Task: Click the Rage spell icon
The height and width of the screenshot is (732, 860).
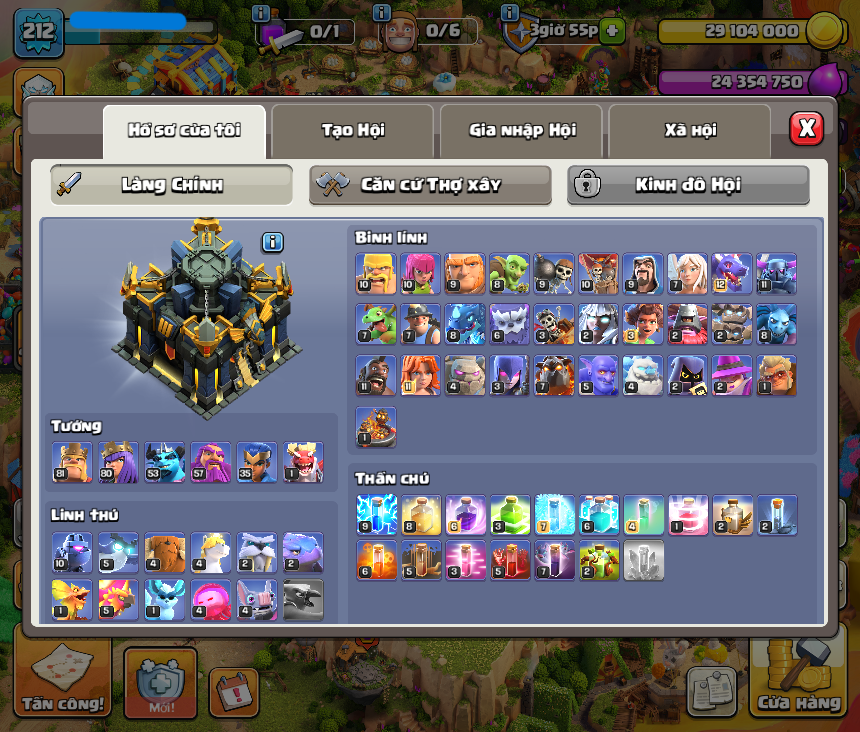Action: coord(465,513)
